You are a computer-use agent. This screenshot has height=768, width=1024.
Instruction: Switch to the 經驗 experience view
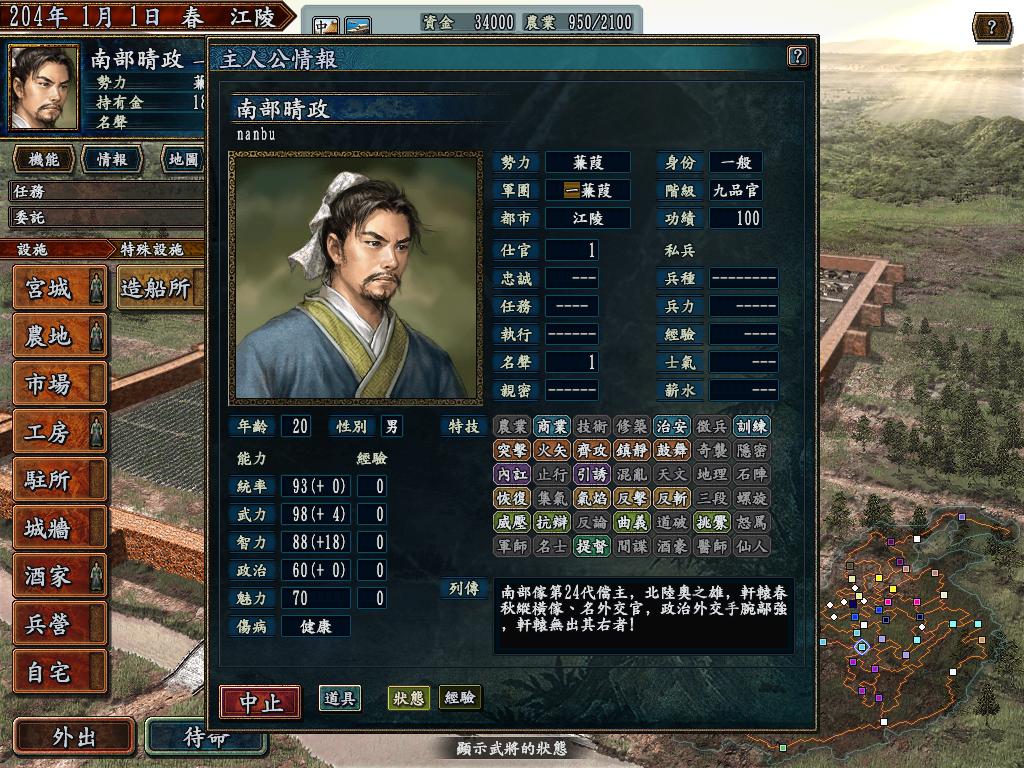[460, 698]
